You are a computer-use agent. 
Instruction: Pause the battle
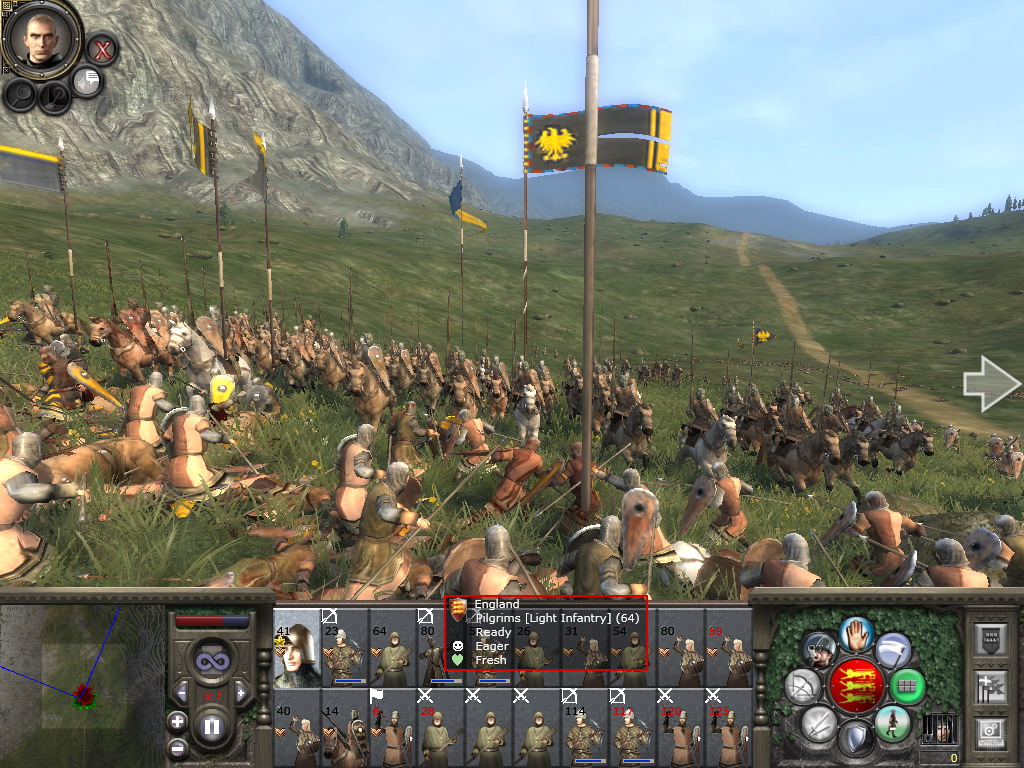[x=212, y=726]
